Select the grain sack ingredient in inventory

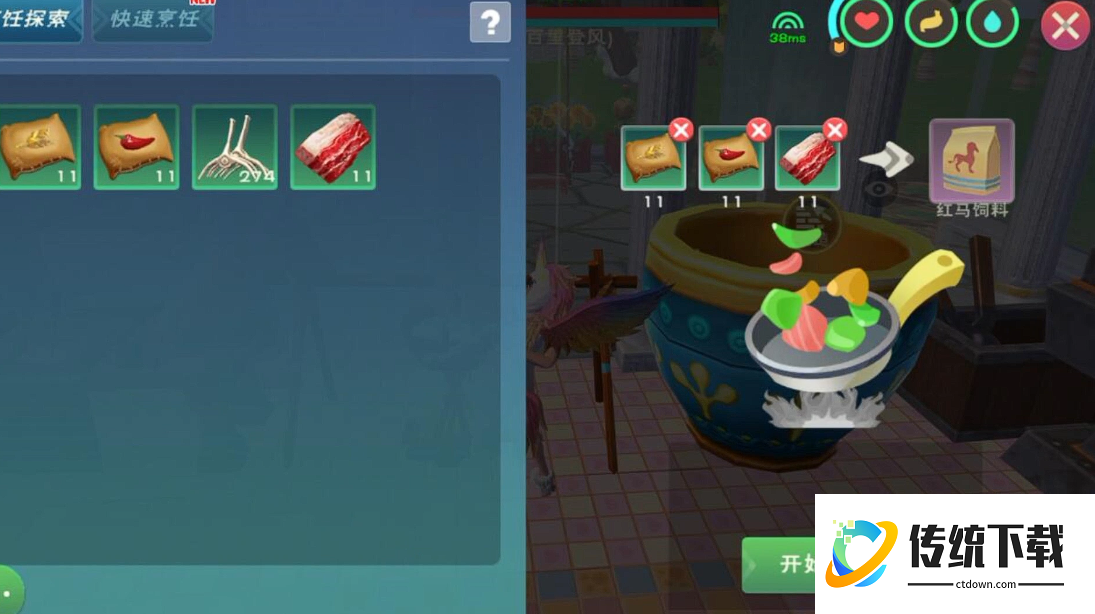coord(39,147)
